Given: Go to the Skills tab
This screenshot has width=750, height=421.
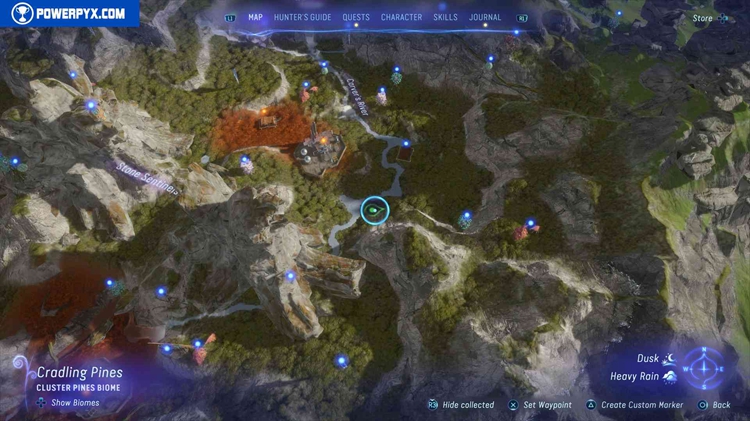Looking at the screenshot, I should coord(446,17).
